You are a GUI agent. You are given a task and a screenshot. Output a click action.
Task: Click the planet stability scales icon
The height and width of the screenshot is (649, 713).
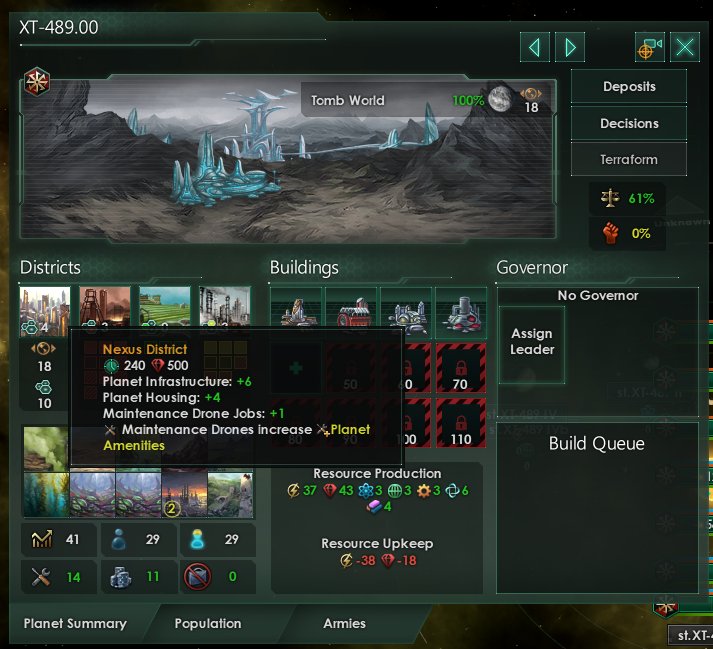608,198
